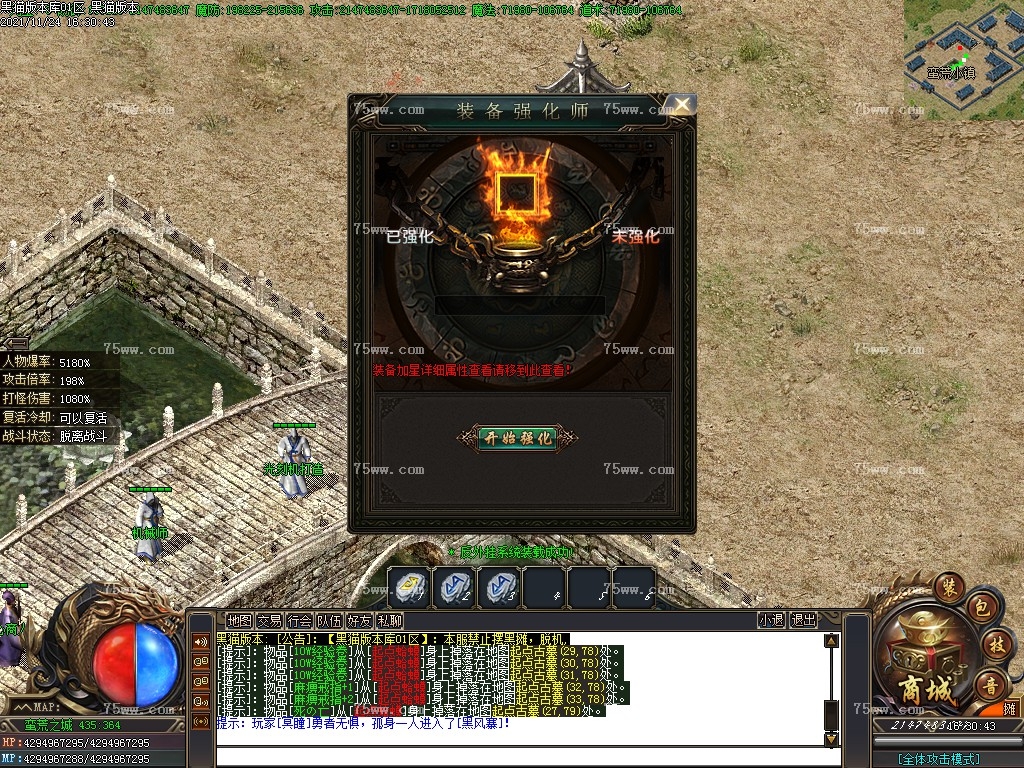
Task: Open the 好友 friends button
Action: [359, 621]
